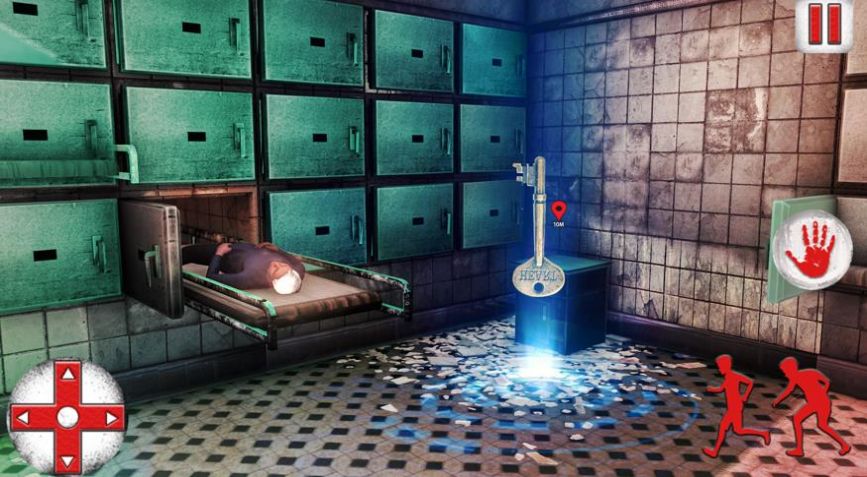
Task: Pause the game with the red pause button
Action: tap(825, 24)
